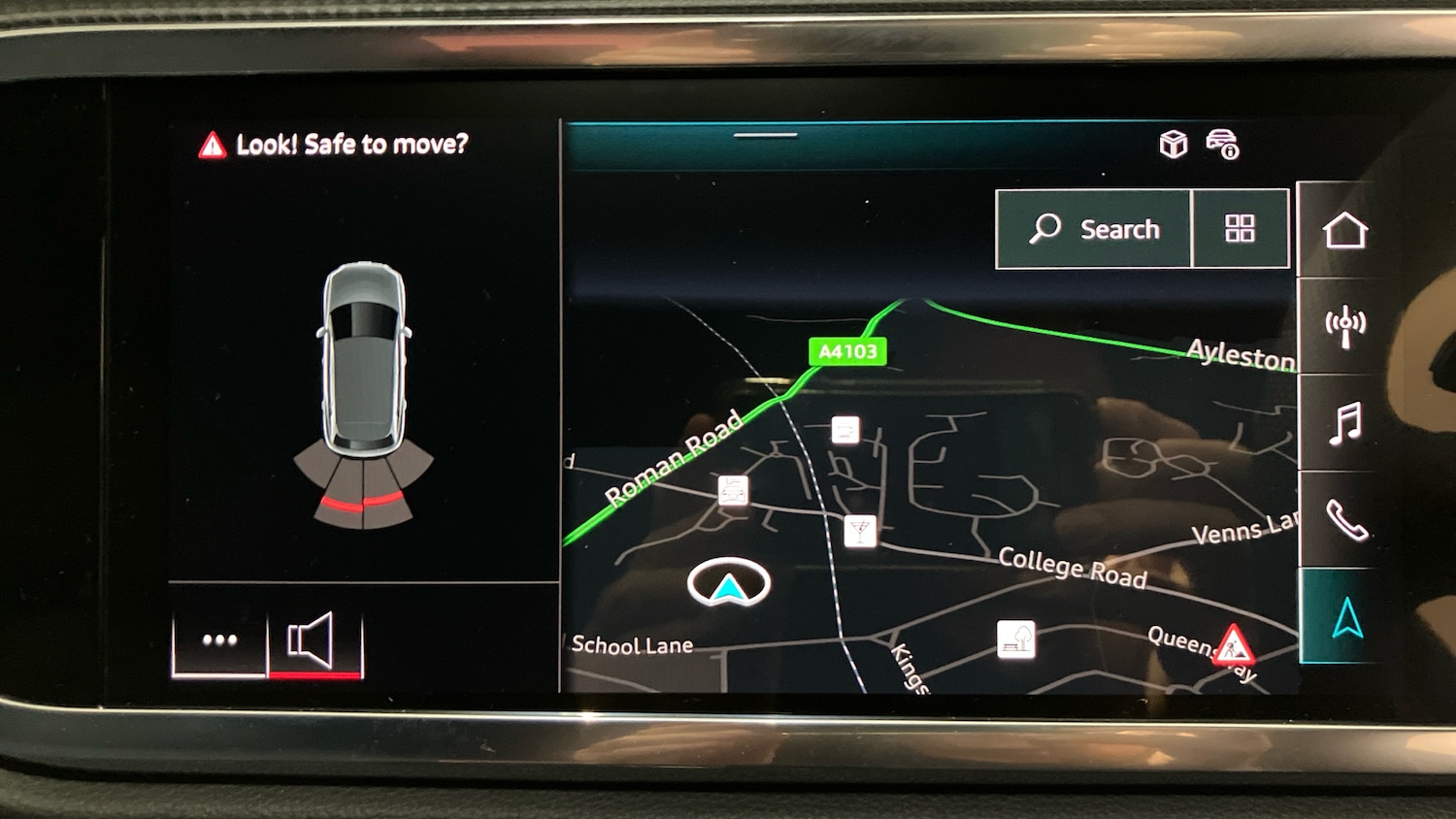Select the A4103 road label
Screen dimensions: 1456x819
(847, 351)
